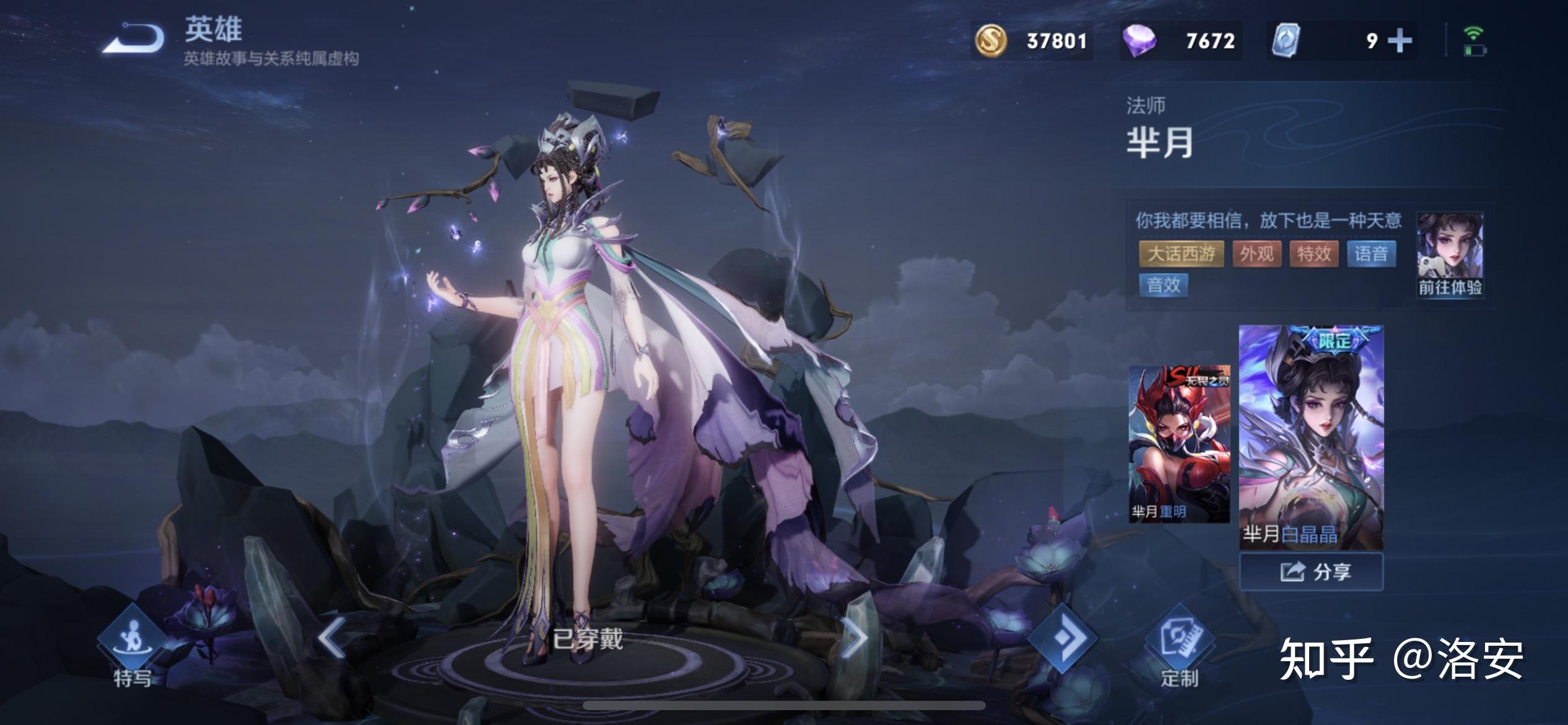Image resolution: width=1568 pixels, height=725 pixels.
Task: Open the 定制 customization option
Action: coord(1179,649)
